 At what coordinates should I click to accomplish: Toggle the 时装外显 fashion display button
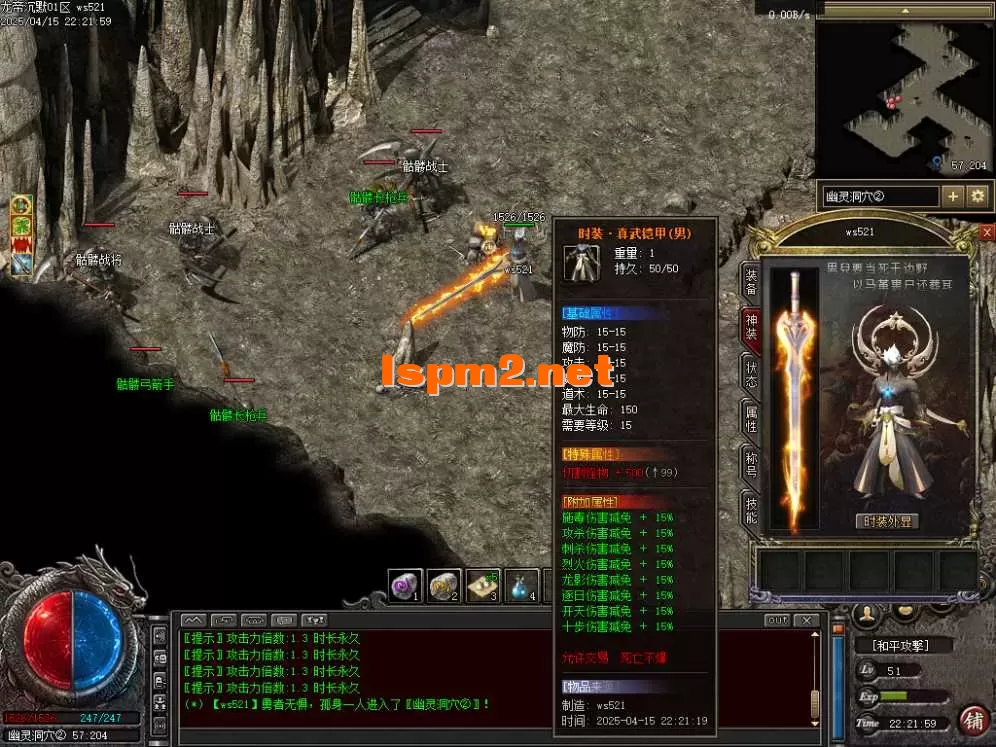[889, 522]
